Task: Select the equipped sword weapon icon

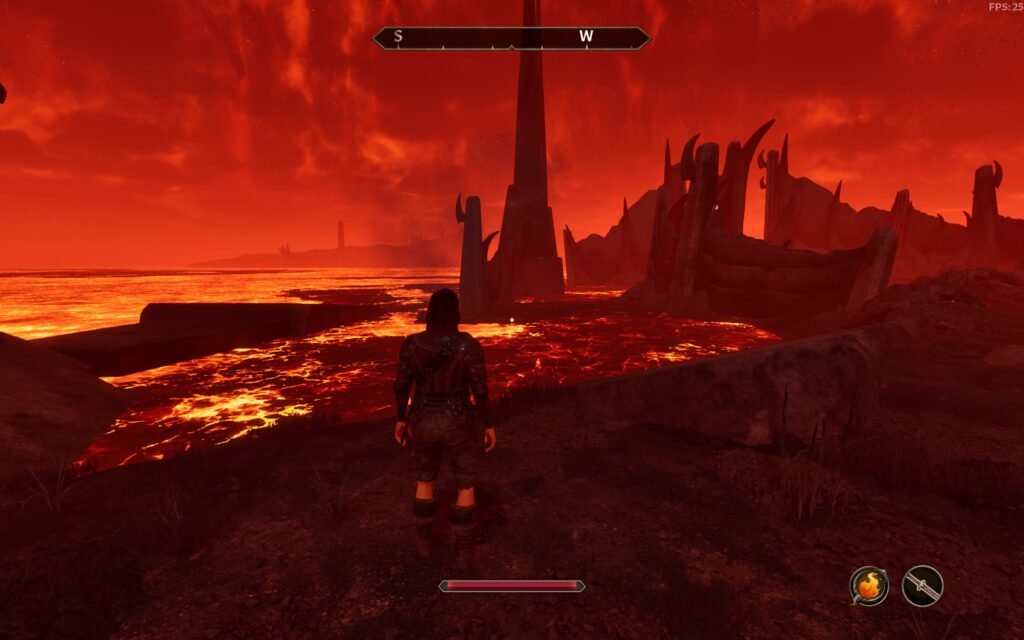Action: [x=922, y=586]
